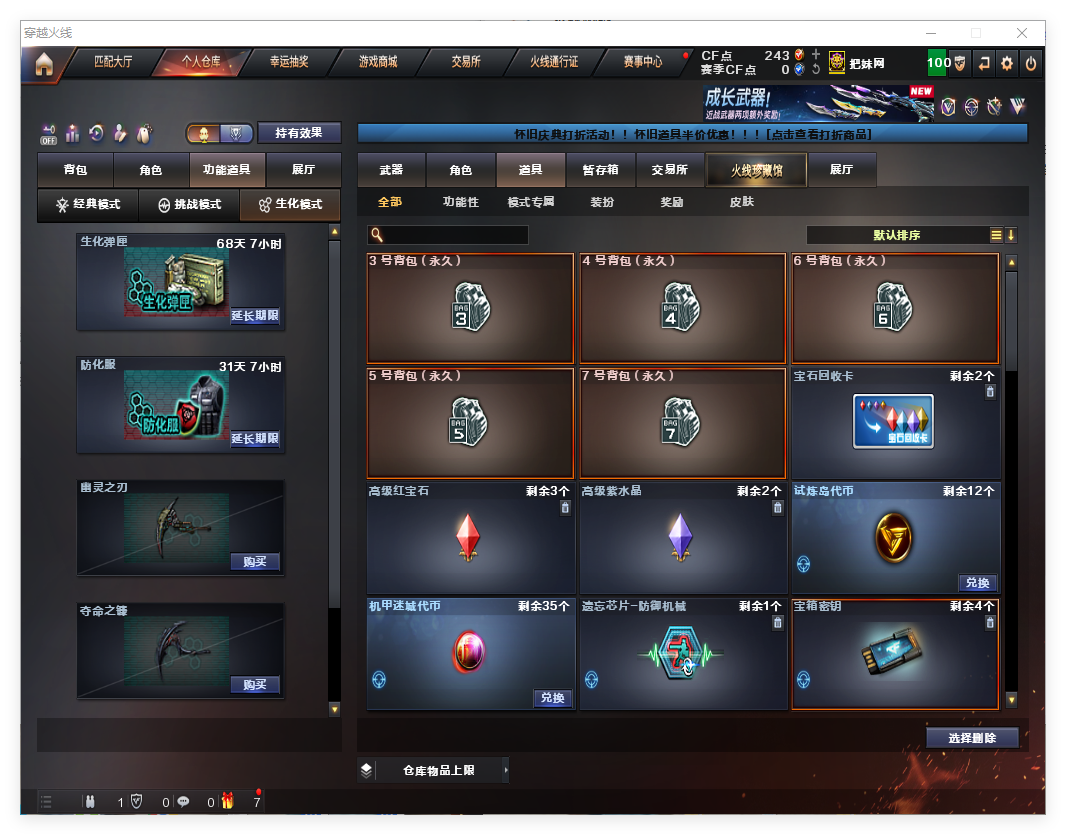Select the 3号背包 bag item
The height and width of the screenshot is (835, 1066).
point(470,308)
